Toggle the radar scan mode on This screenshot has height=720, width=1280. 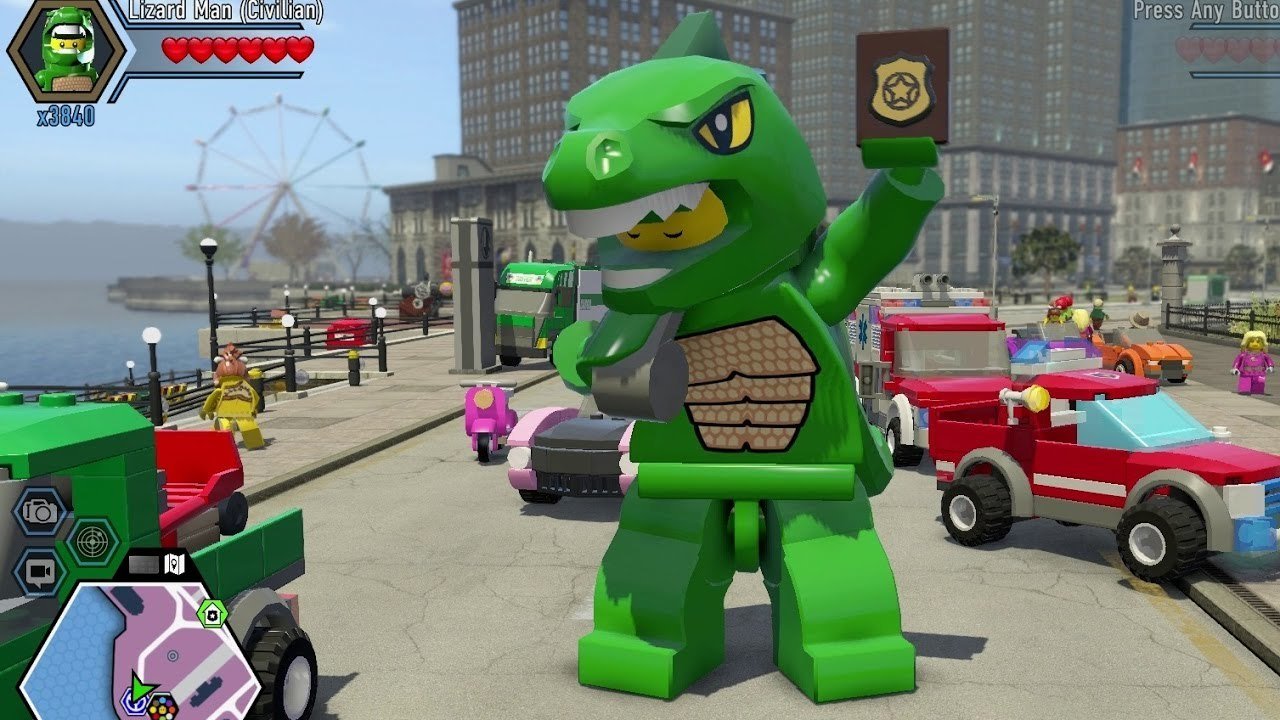click(90, 540)
